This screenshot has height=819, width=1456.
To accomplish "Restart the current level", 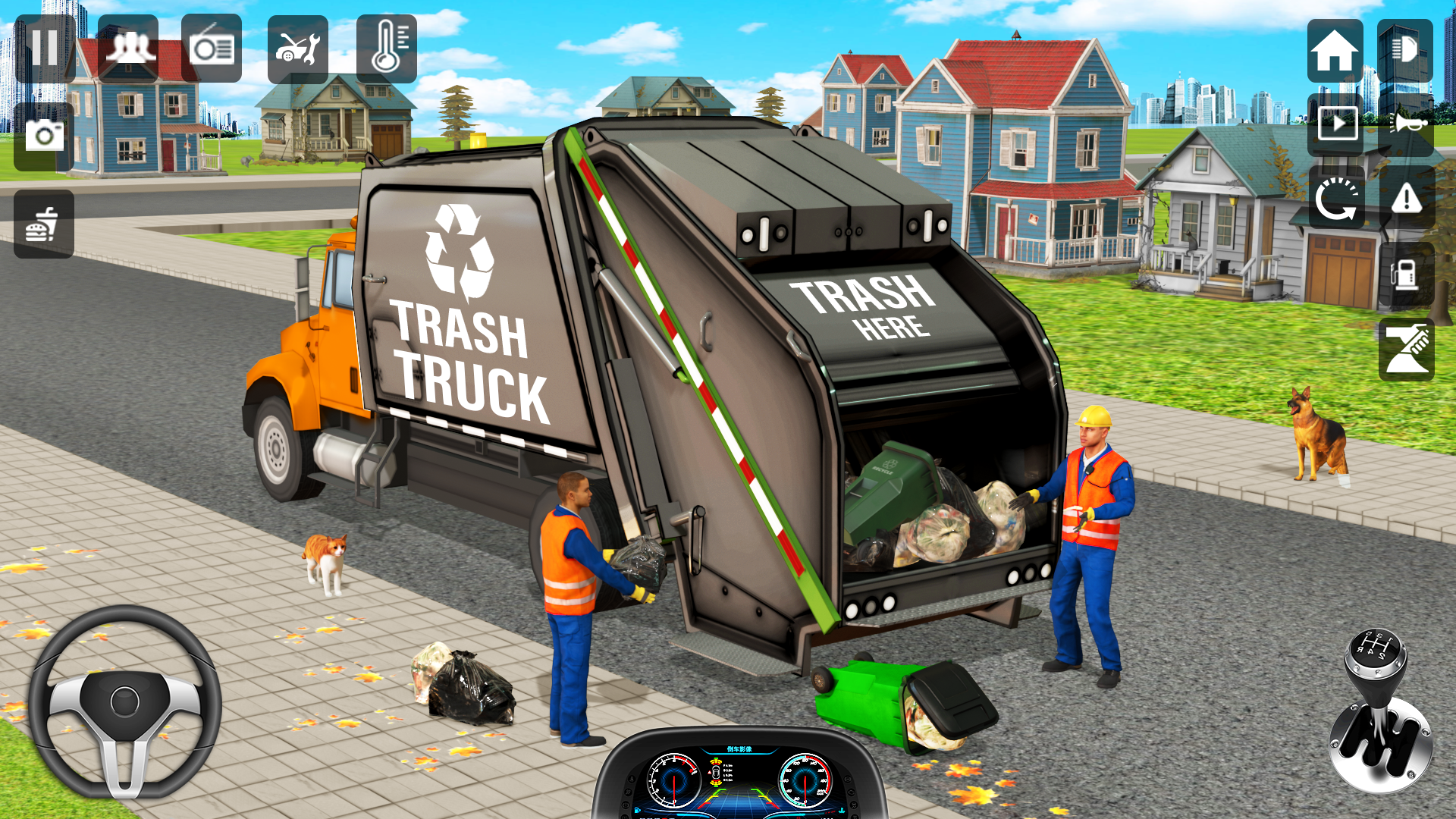I will (1338, 199).
